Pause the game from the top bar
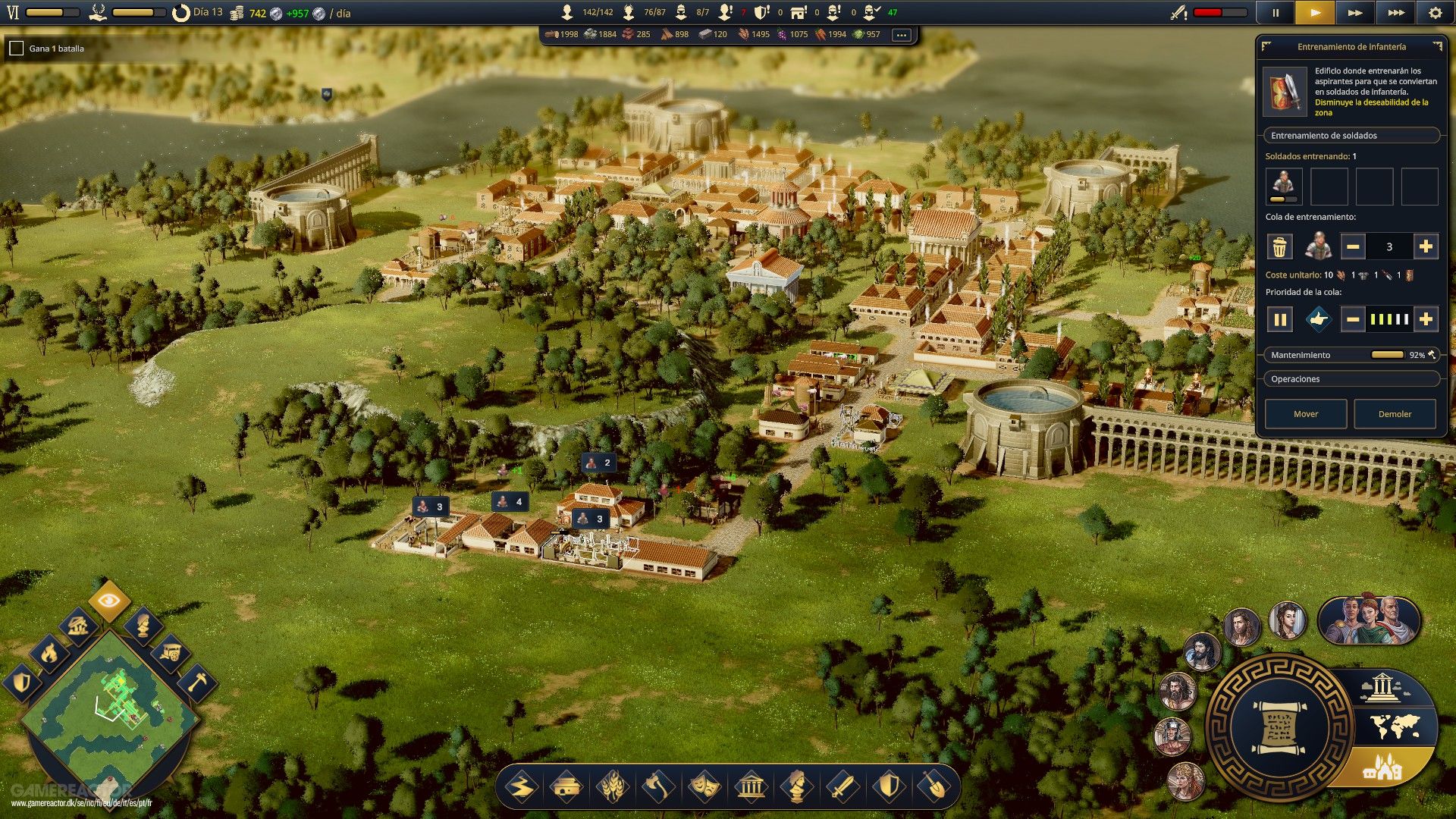Image resolution: width=1456 pixels, height=819 pixels. pyautogui.click(x=1276, y=13)
